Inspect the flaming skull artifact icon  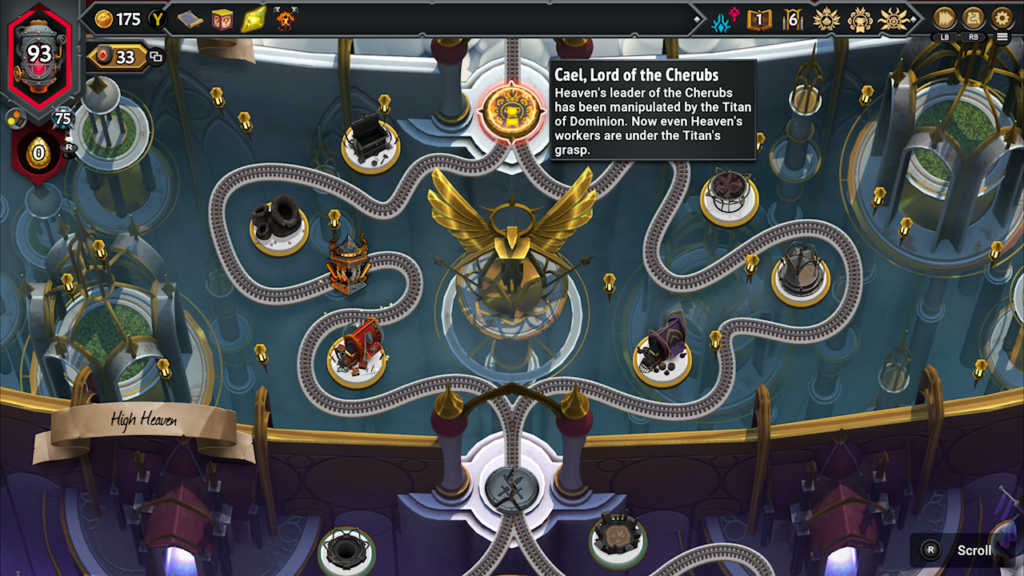click(x=285, y=19)
